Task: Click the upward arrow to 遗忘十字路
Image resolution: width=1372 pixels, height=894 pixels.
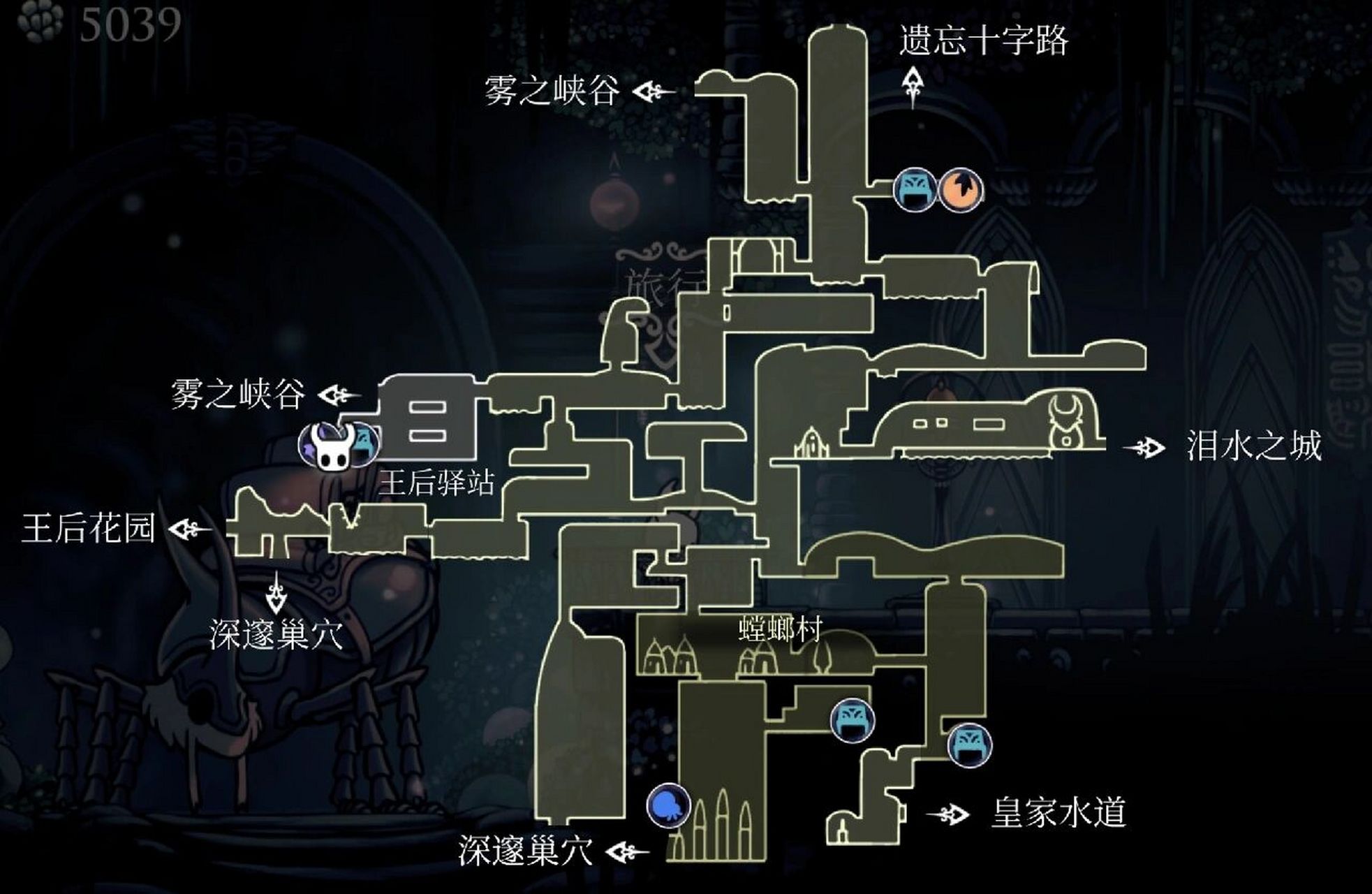Action: tap(915, 82)
